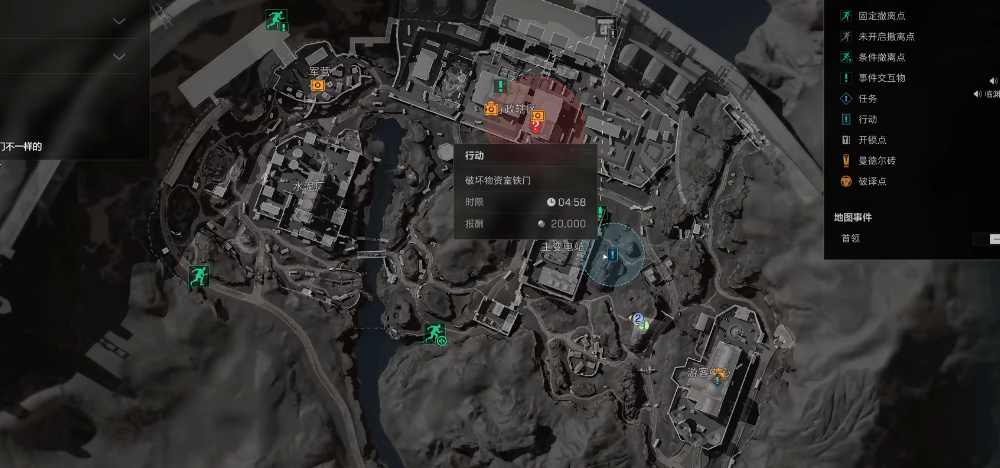Select the green extraction marker on the west road
This screenshot has width=1000, height=468.
[x=198, y=276]
